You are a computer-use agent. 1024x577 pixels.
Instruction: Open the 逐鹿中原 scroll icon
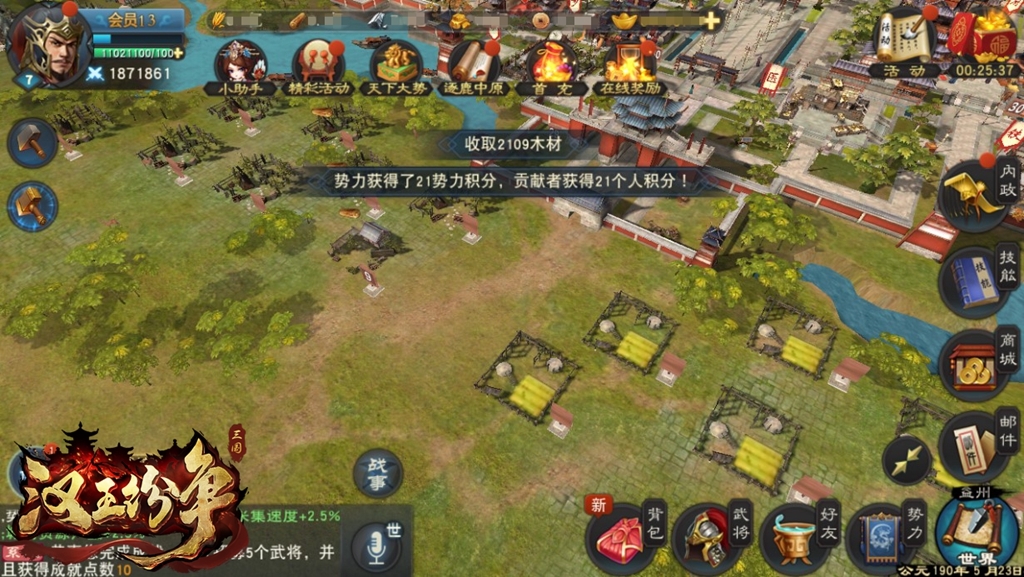coord(473,64)
